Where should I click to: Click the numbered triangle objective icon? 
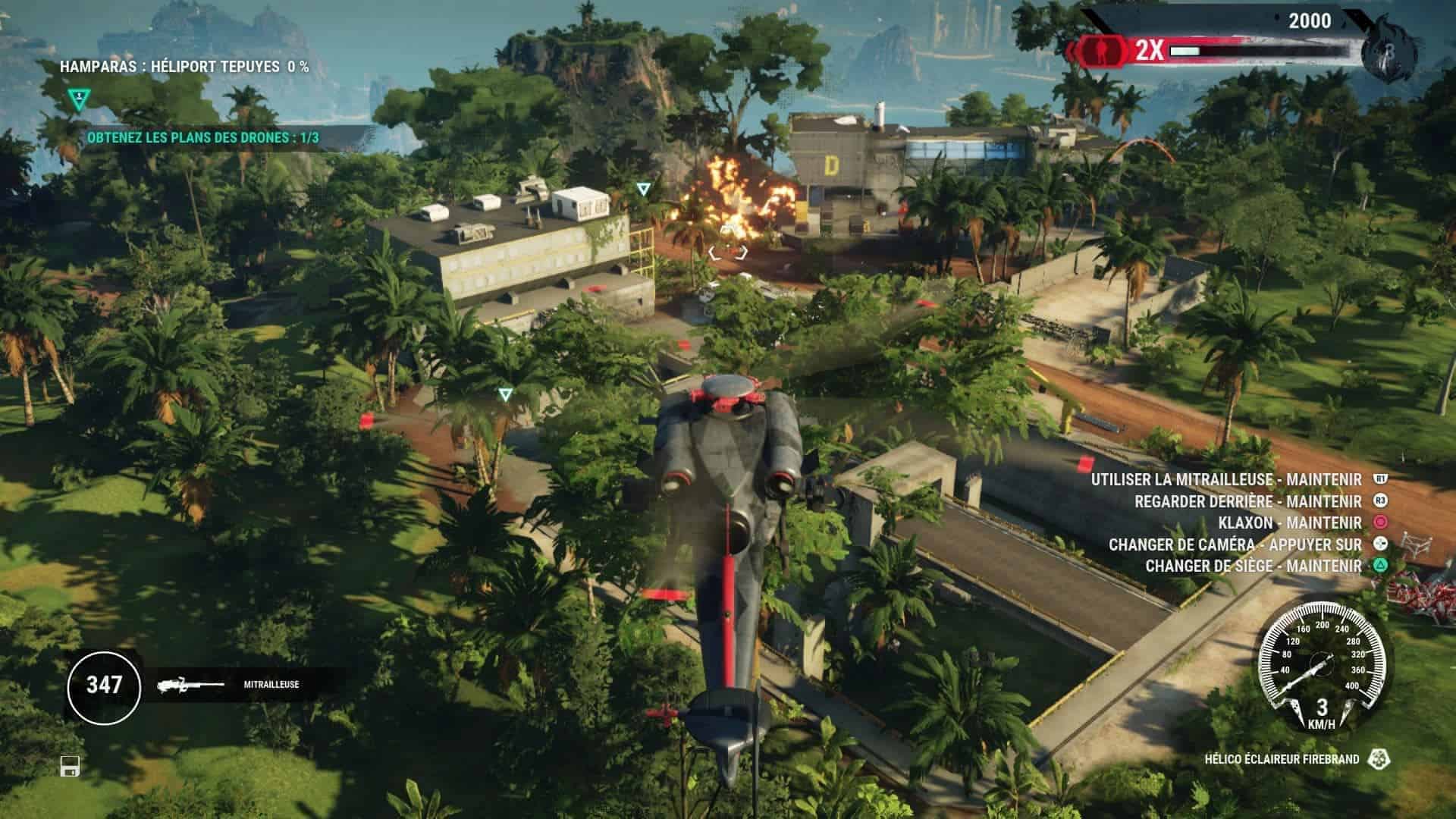point(77,99)
